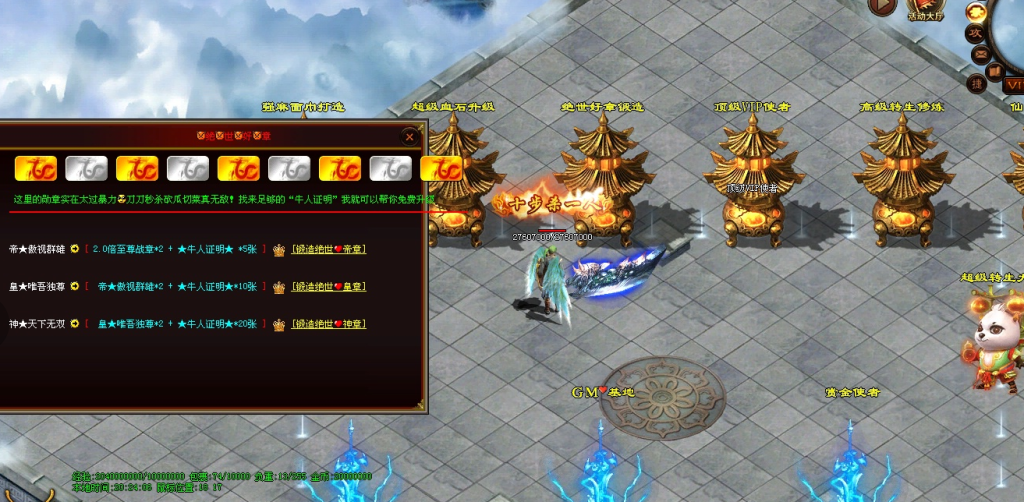Click the round play arrow button
Screen dimensions: 1024x502
click(x=882, y=6)
